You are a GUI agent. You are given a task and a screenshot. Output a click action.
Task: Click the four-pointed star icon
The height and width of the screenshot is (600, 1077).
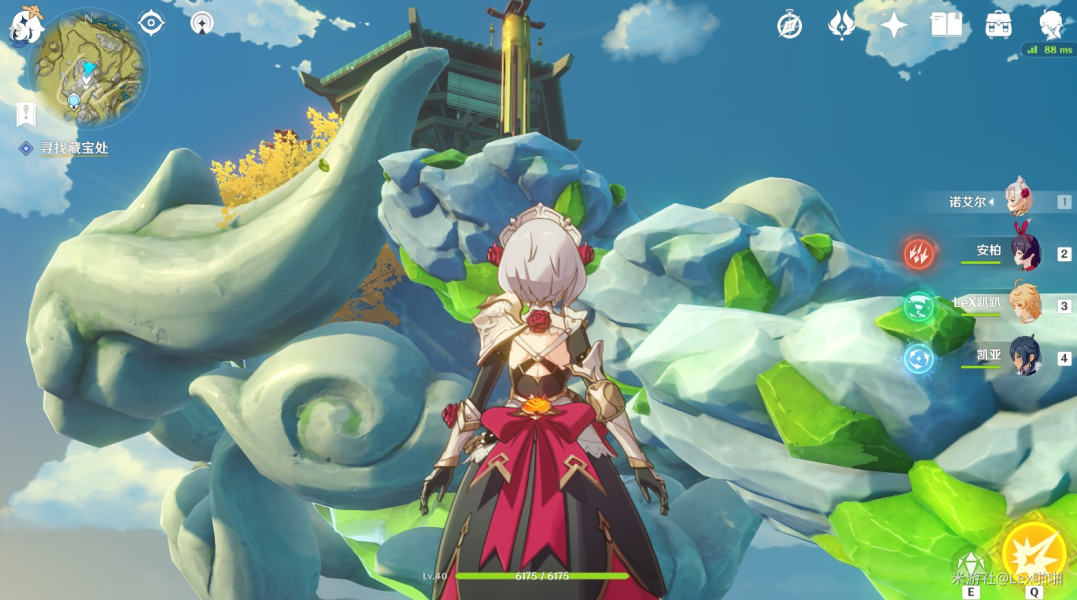(894, 25)
